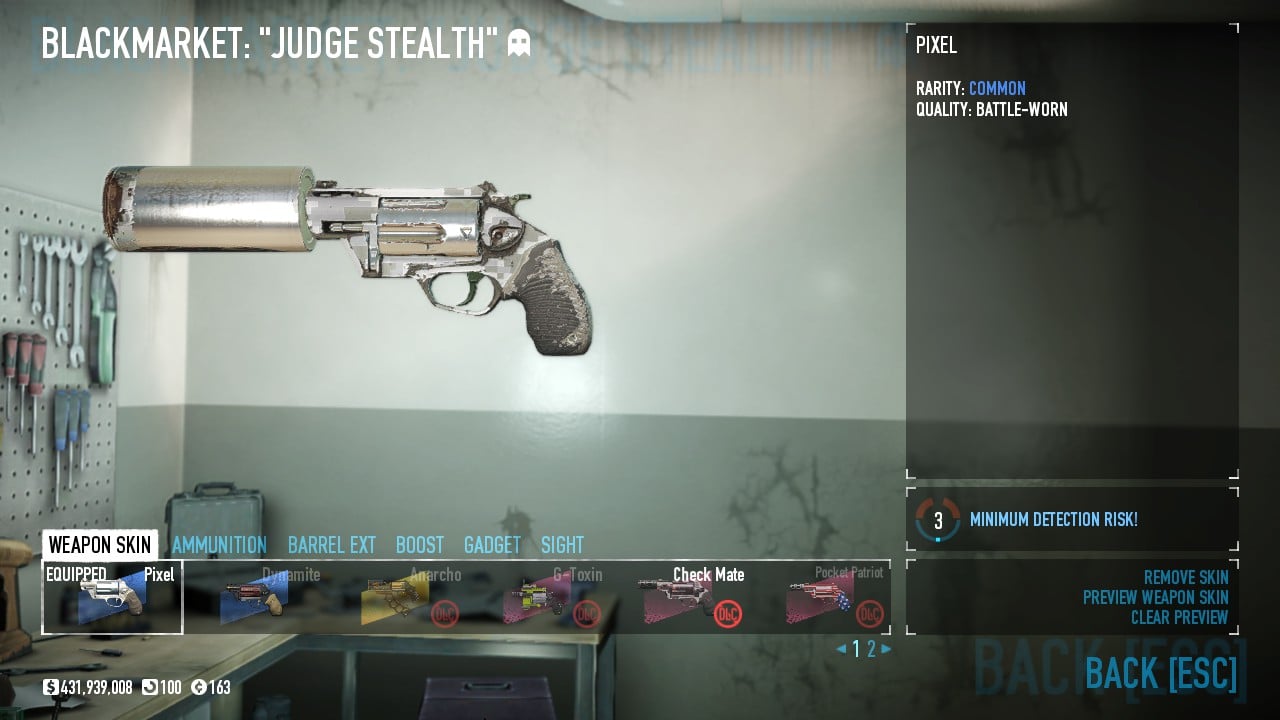Viewport: 1280px width, 720px height.
Task: Click Remove Skin
Action: (1186, 577)
